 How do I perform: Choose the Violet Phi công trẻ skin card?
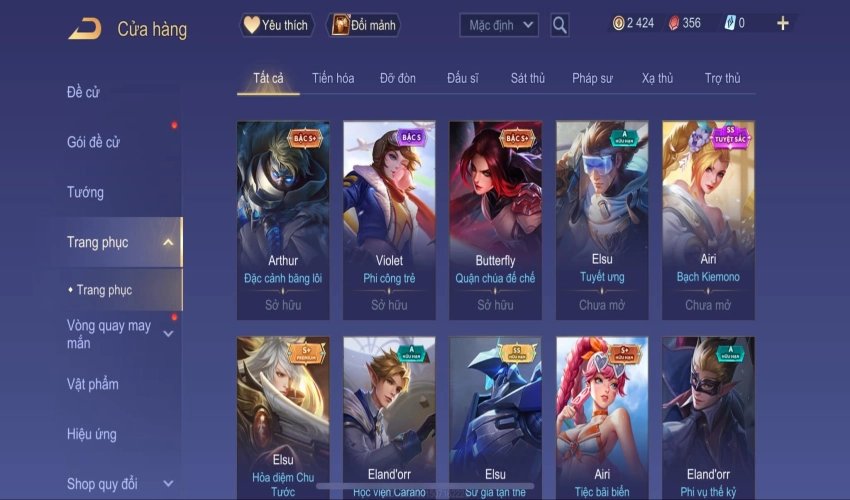(389, 218)
